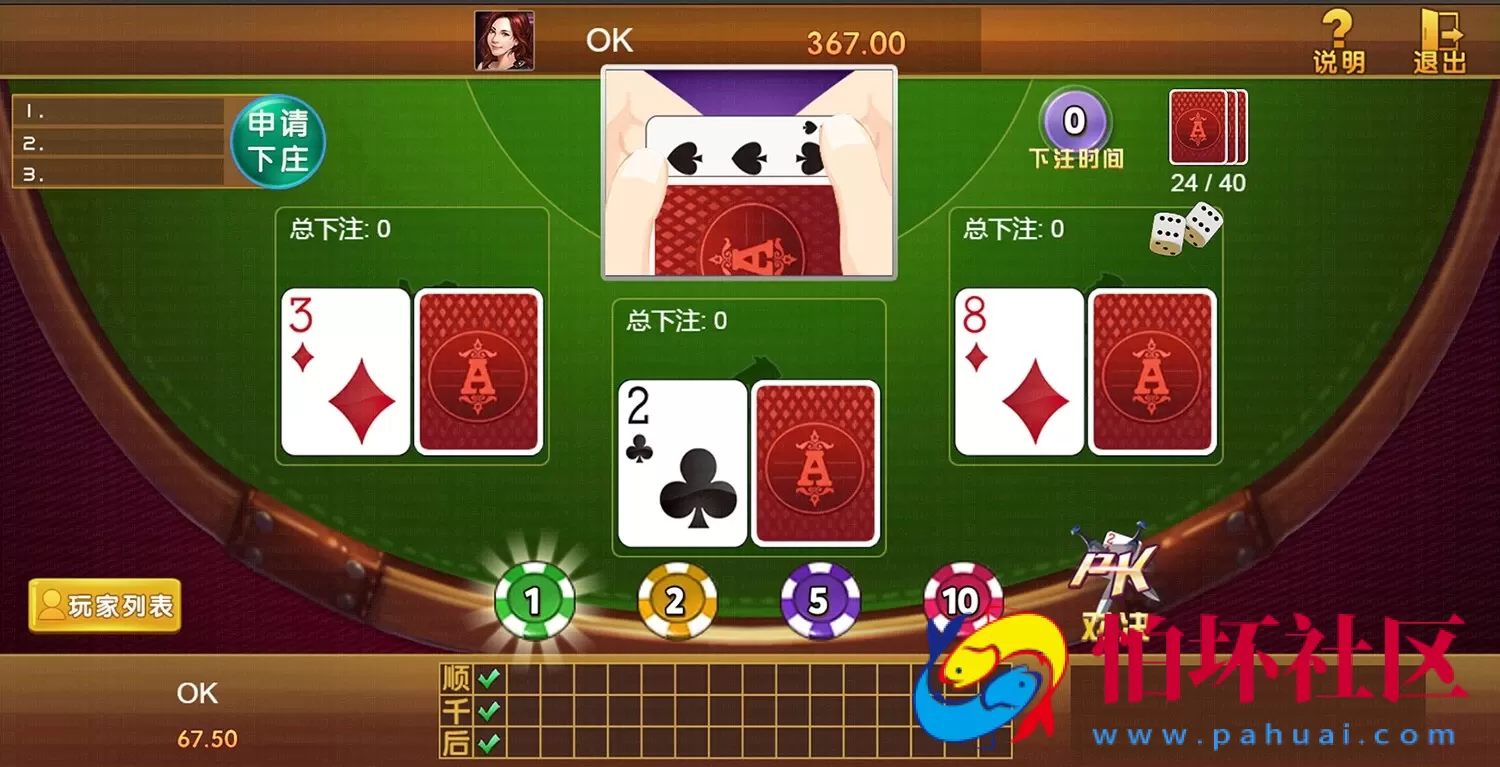This screenshot has height=767, width=1500.
Task: Select the green 1 betting chip
Action: (x=533, y=600)
